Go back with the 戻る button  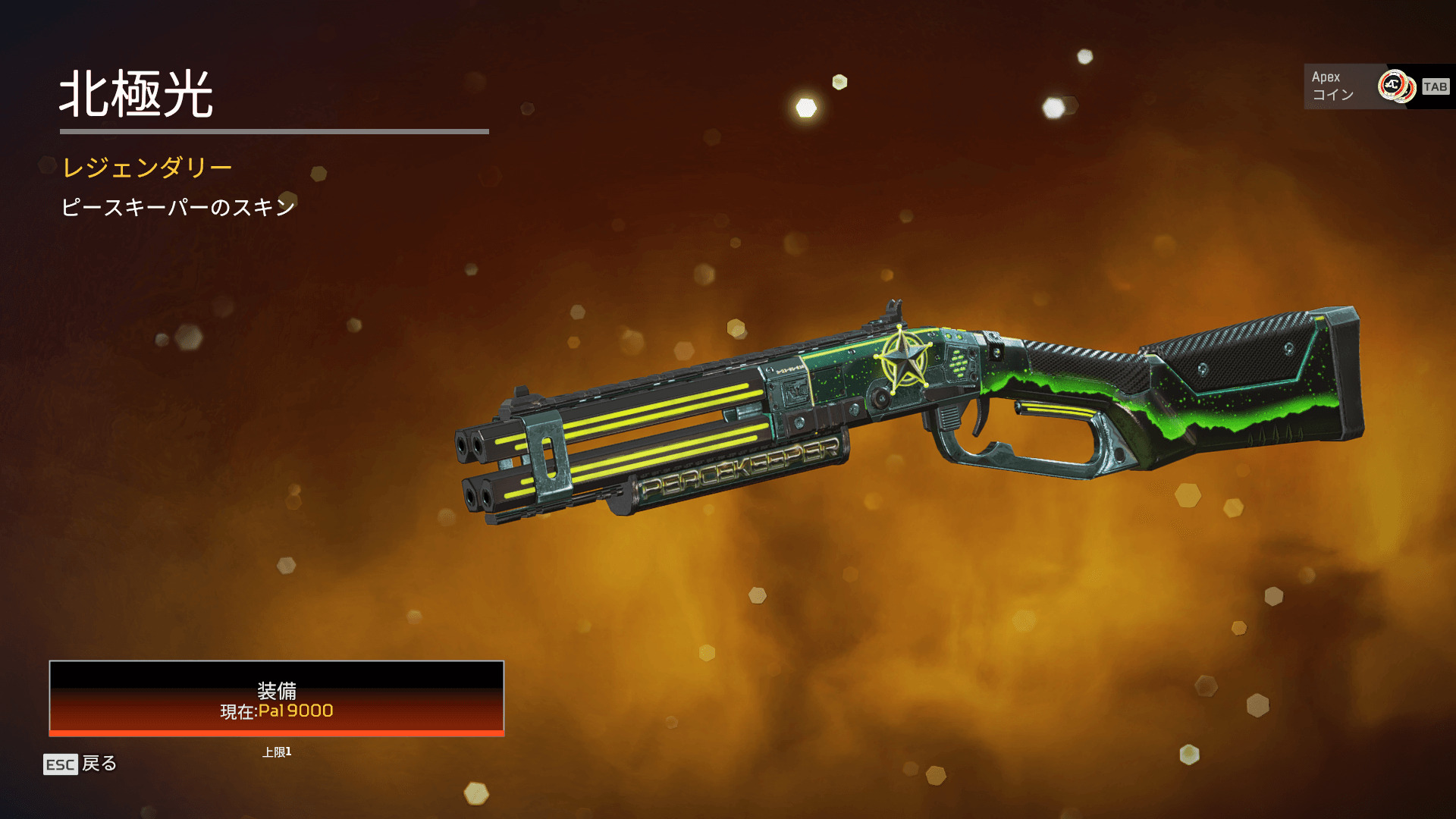[x=80, y=764]
